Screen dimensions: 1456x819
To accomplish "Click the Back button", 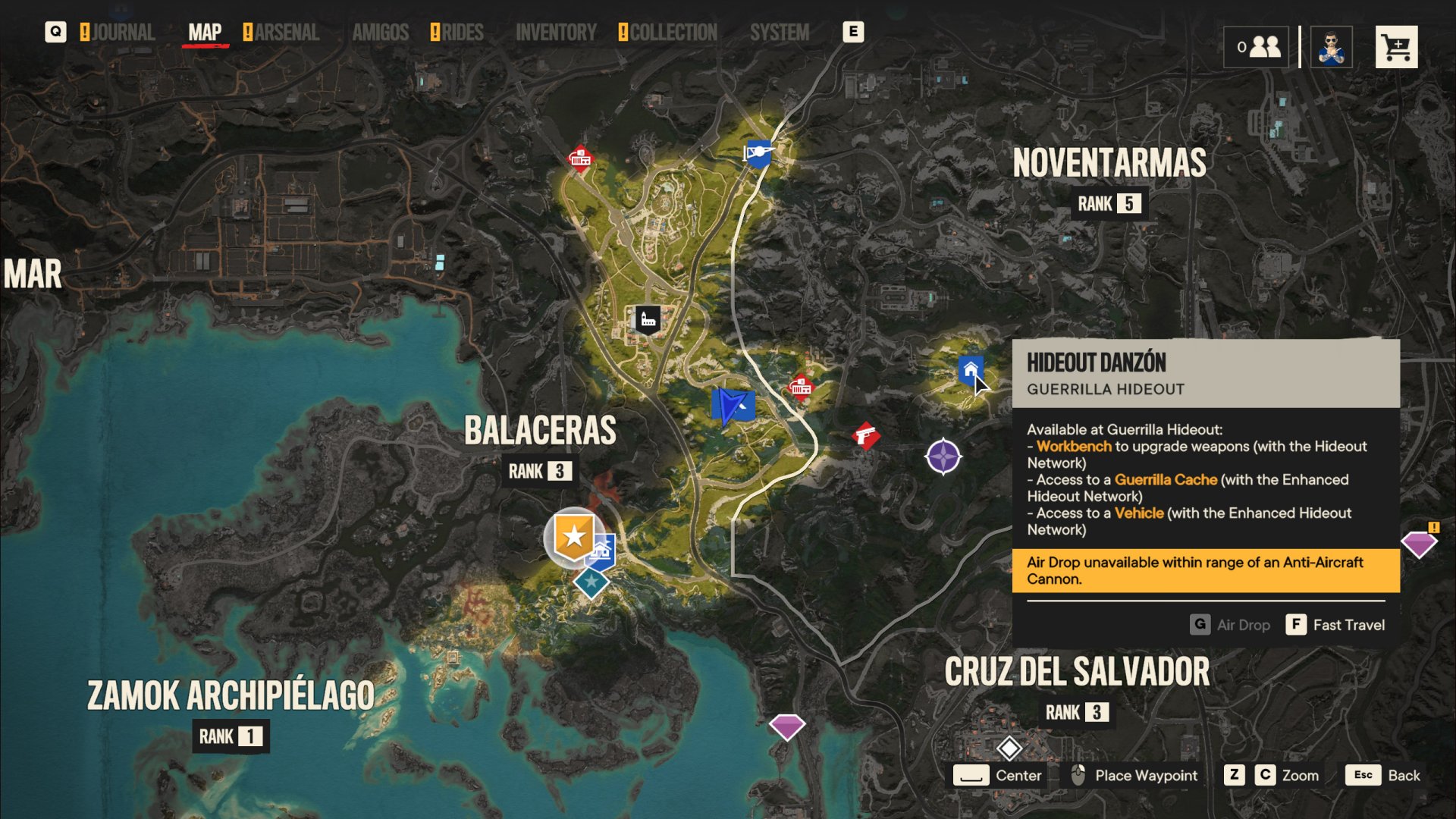I will click(x=1383, y=775).
